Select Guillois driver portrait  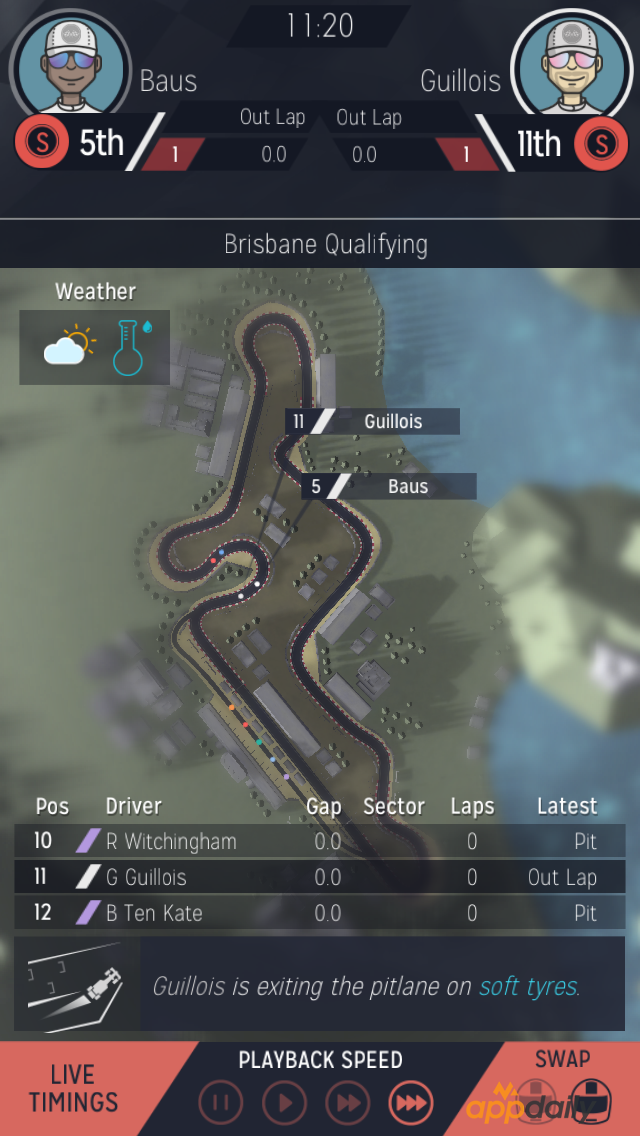tap(570, 66)
